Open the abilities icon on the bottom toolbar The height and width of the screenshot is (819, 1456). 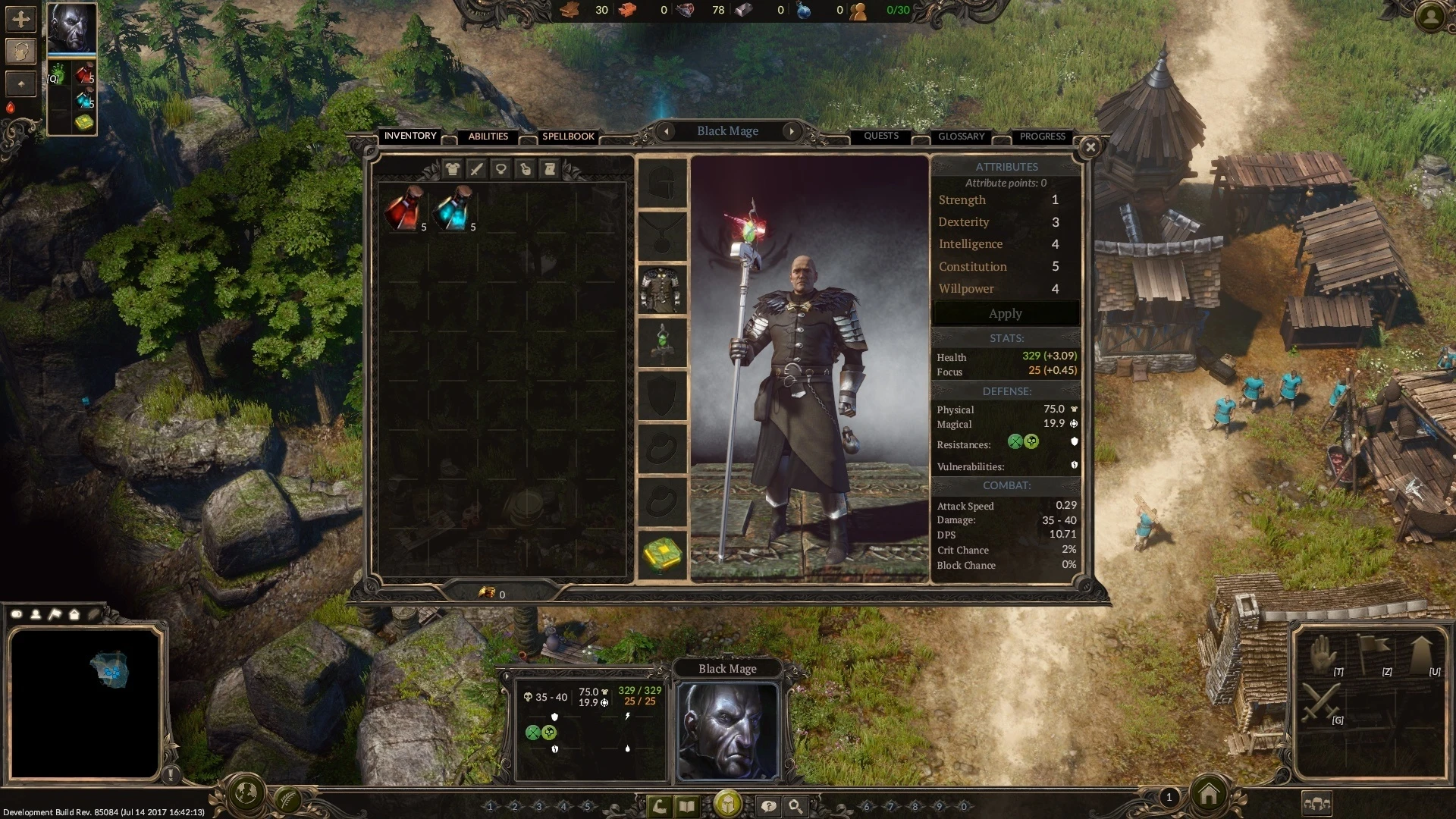pos(660,807)
